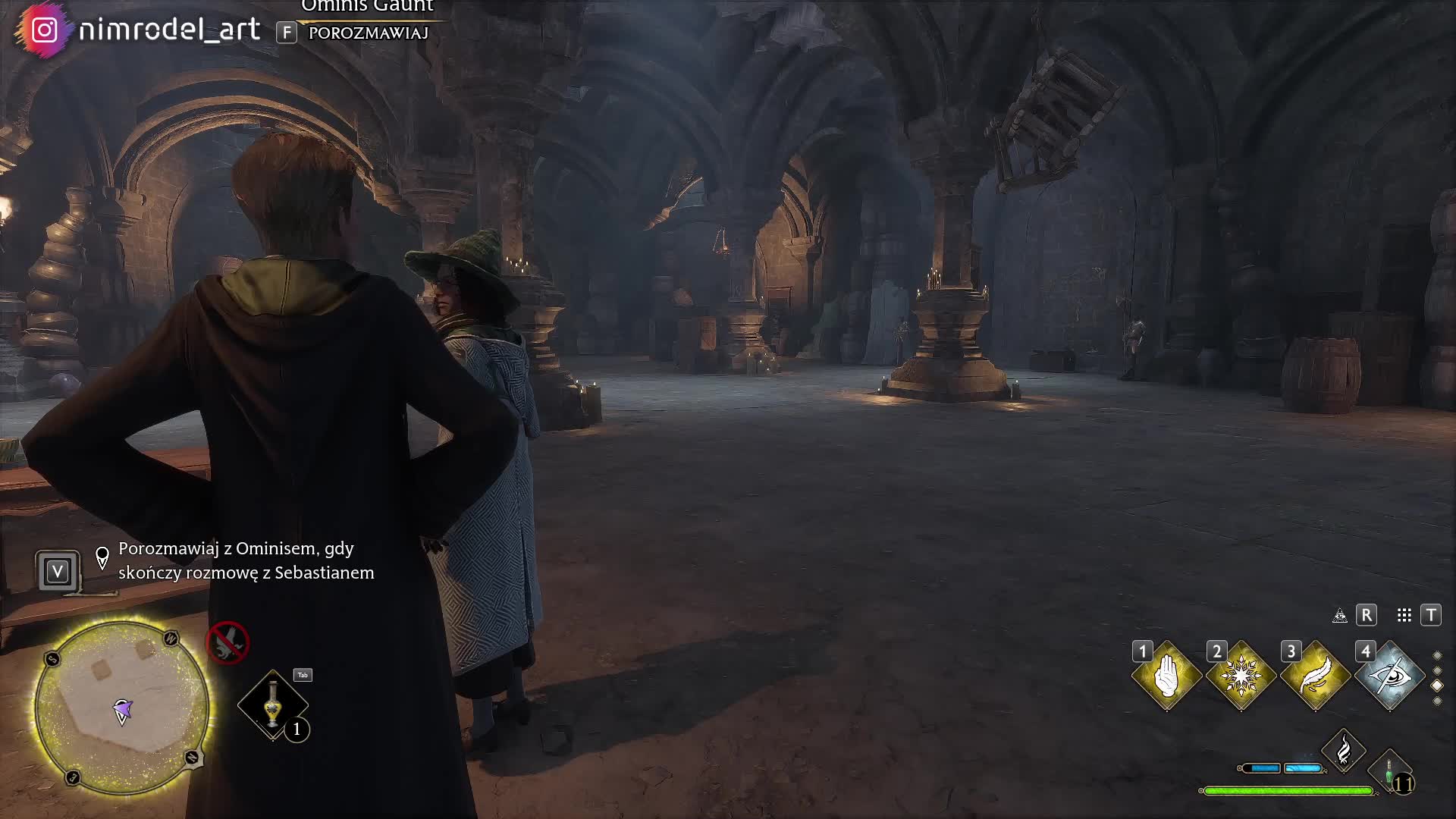The height and width of the screenshot is (819, 1456).
Task: Use the crossed-out eye spell in slot 4
Action: click(1389, 676)
